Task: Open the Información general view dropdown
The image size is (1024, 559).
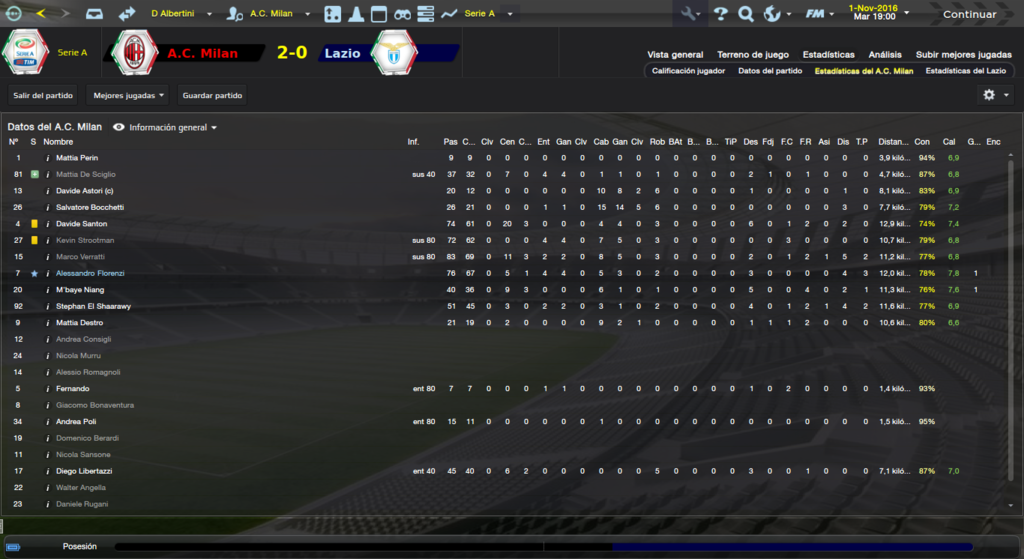Action: pyautogui.click(x=166, y=127)
